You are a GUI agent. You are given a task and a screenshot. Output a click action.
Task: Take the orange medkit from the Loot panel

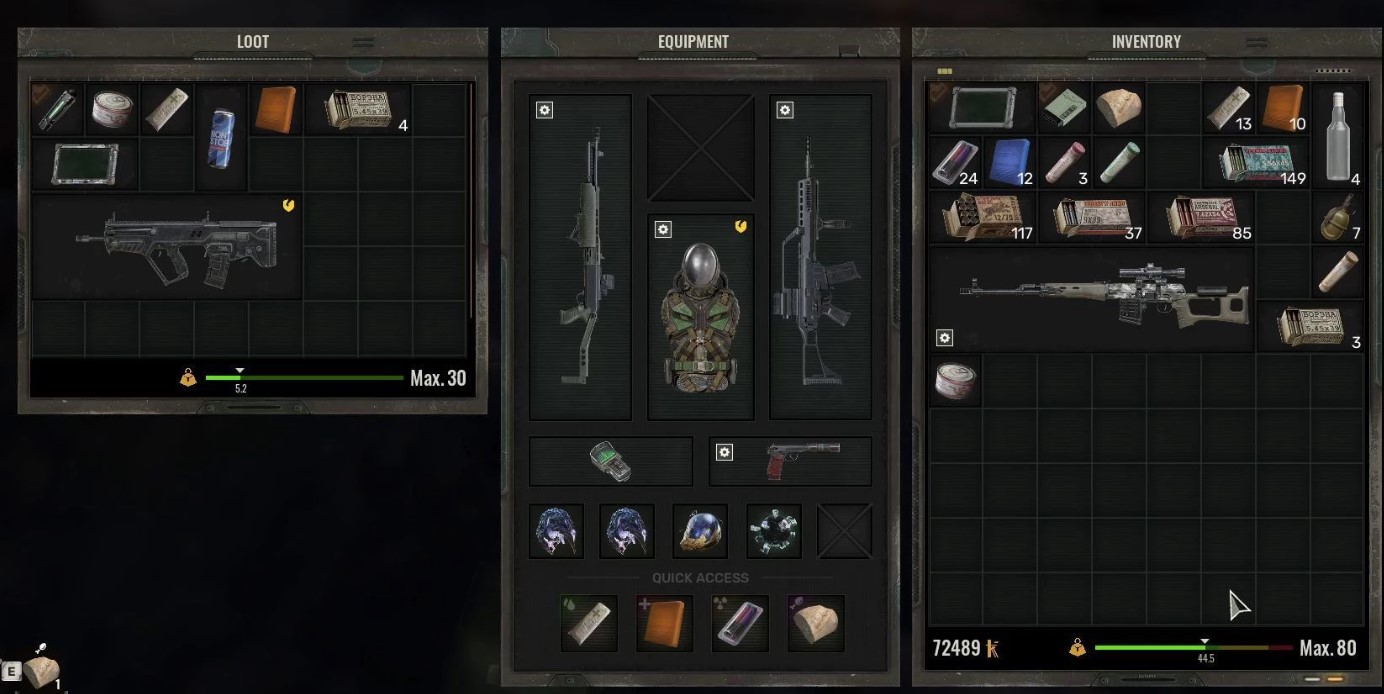pos(275,109)
